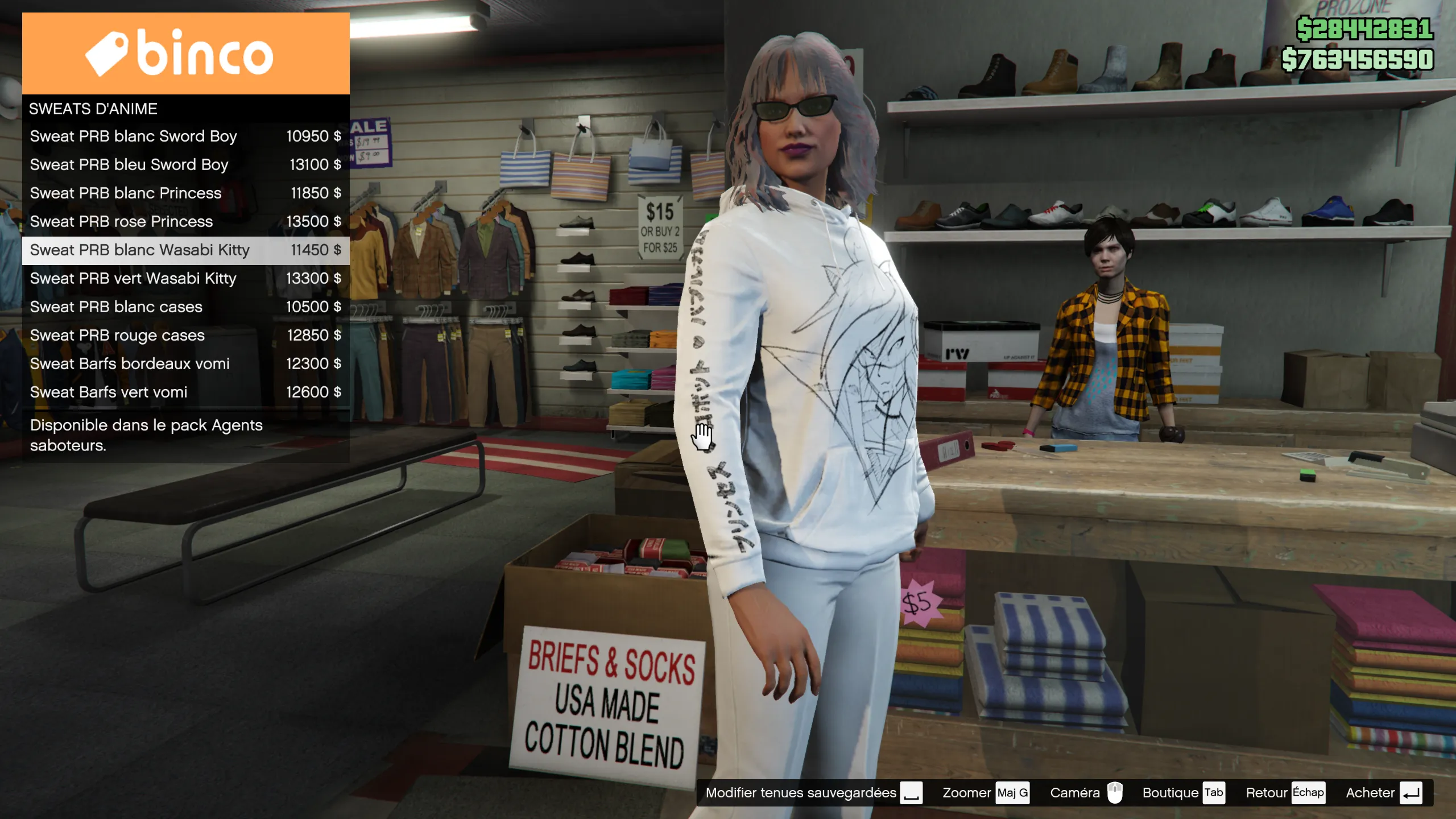Pick Sweat PRB rouge cases
The image size is (1456, 819).
[x=185, y=336]
